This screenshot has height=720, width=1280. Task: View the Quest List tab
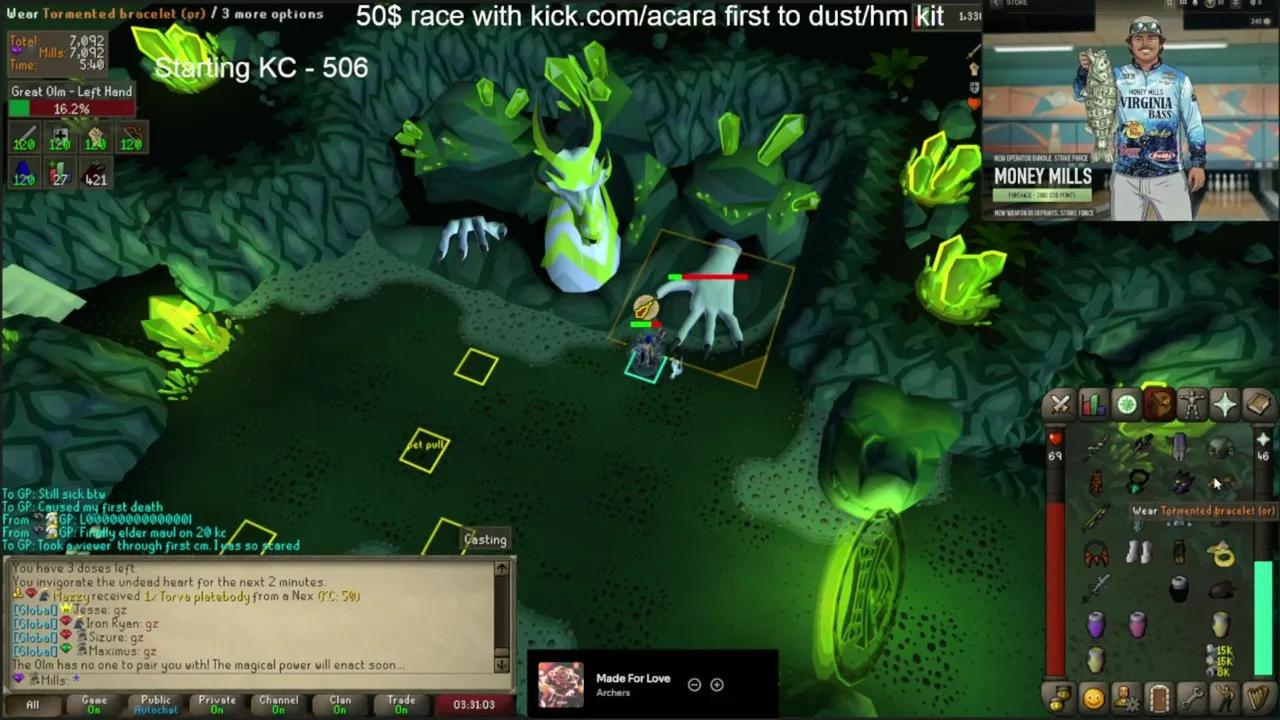click(x=1126, y=403)
